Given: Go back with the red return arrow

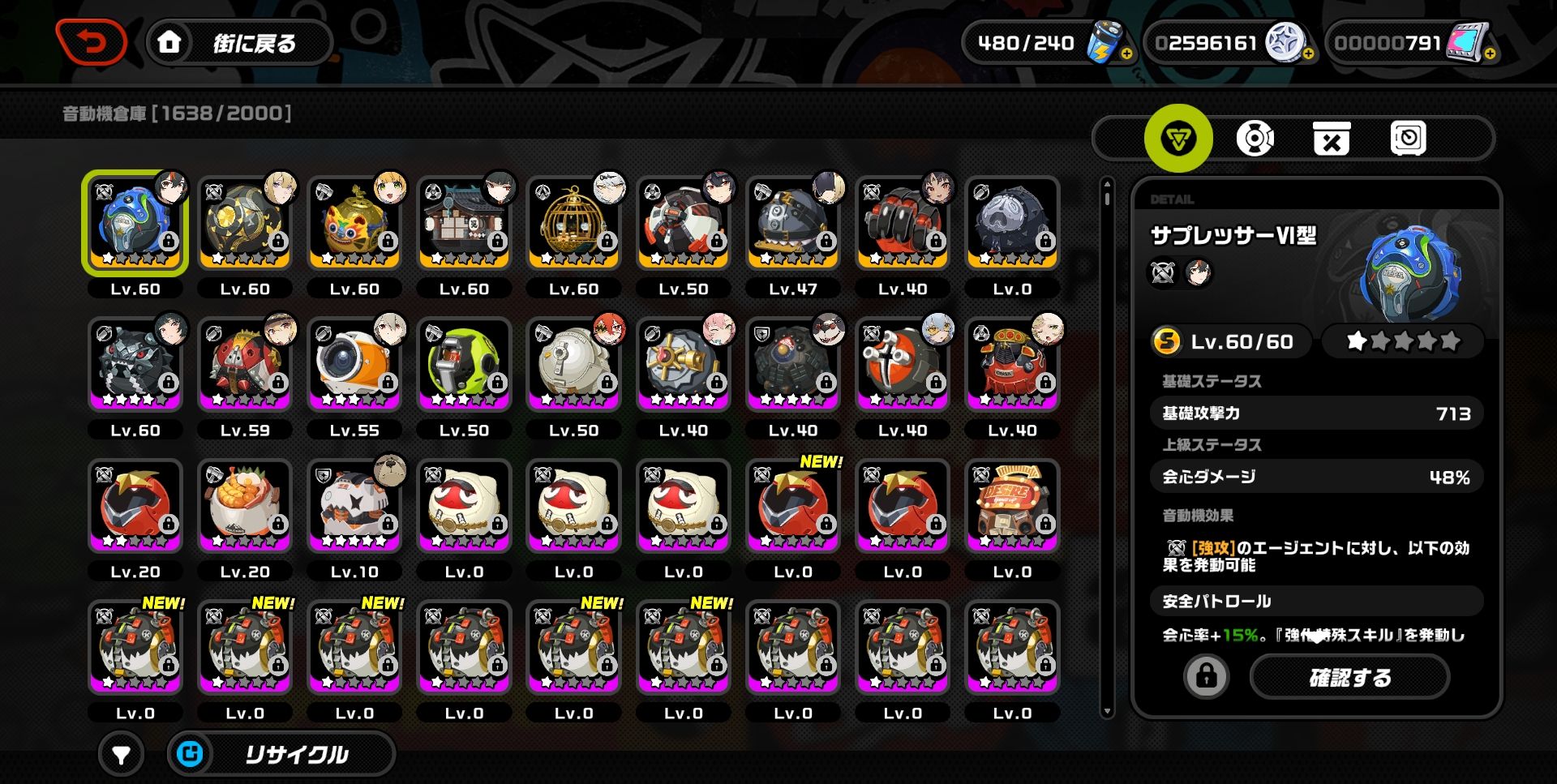Looking at the screenshot, I should pyautogui.click(x=91, y=41).
